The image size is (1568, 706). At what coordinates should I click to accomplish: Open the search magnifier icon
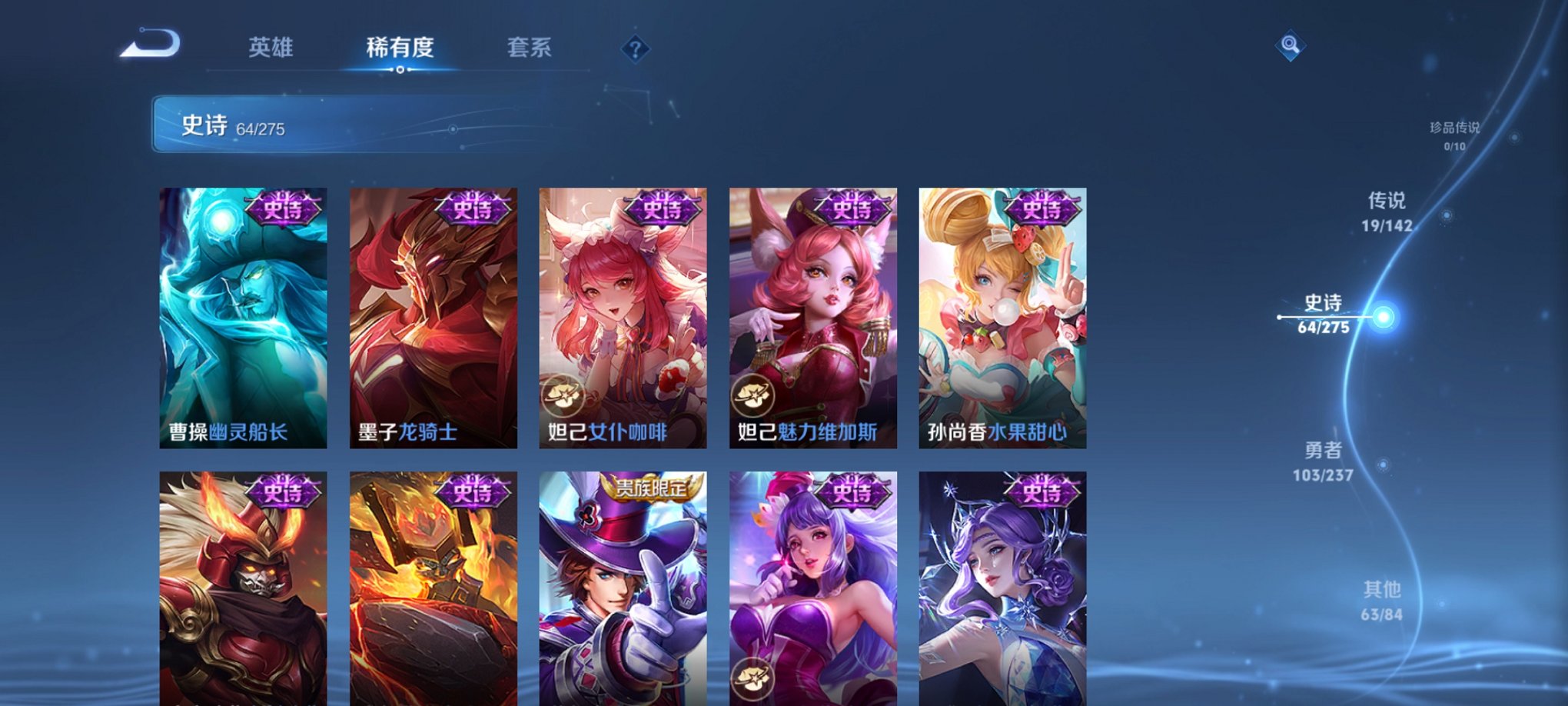(1291, 44)
